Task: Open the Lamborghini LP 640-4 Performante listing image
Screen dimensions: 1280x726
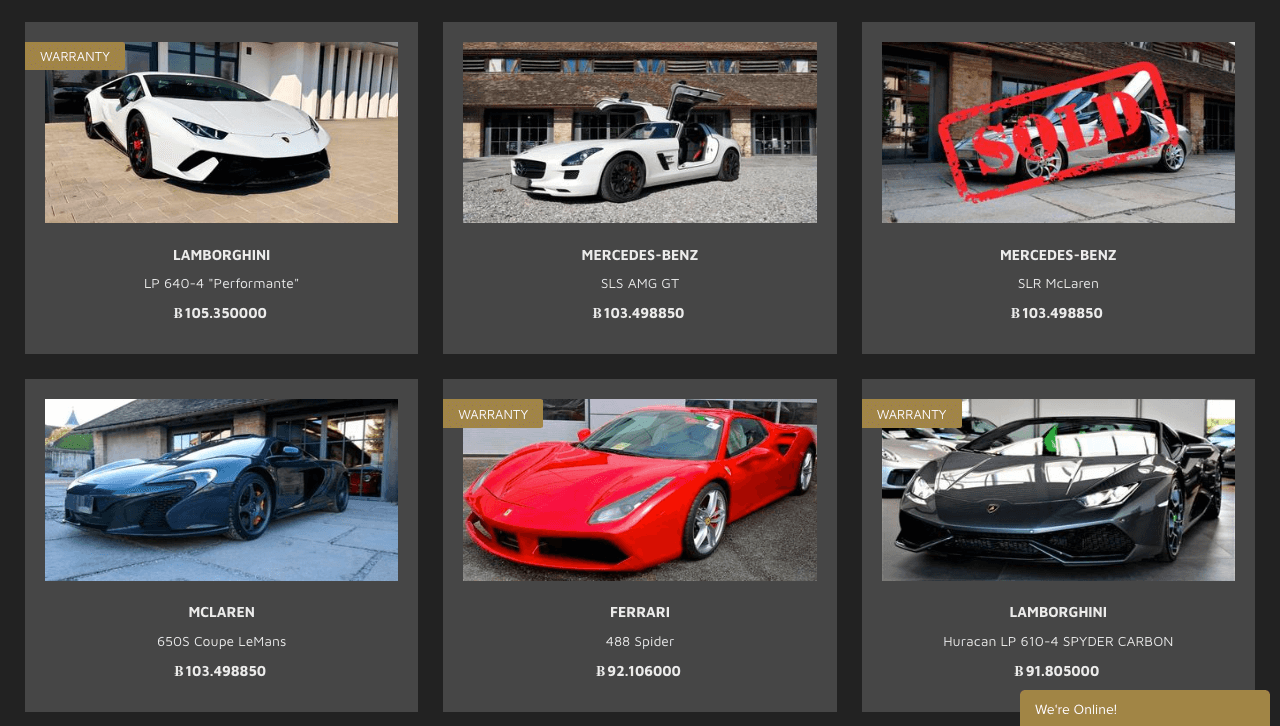Action: coord(221,132)
